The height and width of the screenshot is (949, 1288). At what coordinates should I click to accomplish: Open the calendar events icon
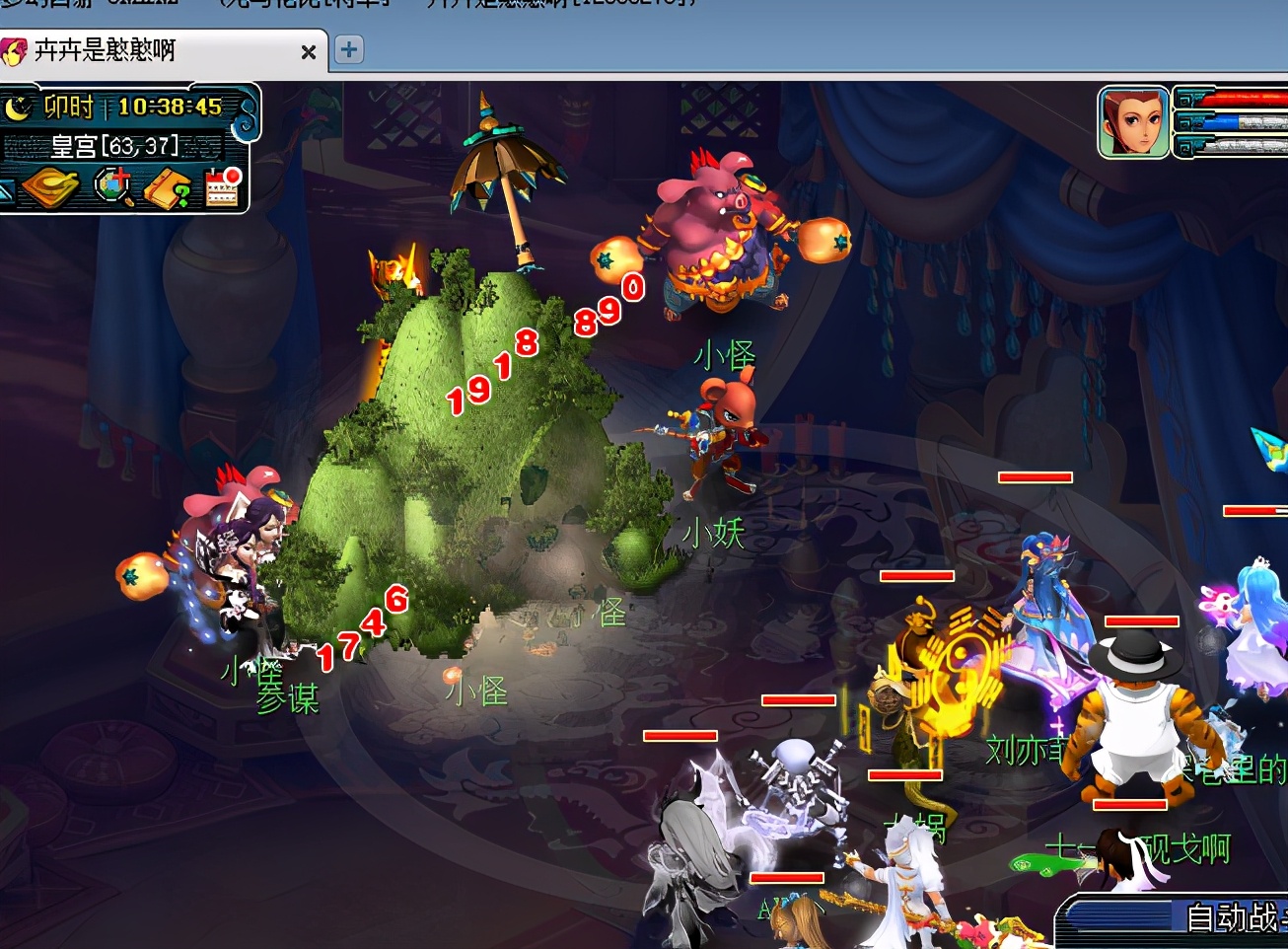223,186
